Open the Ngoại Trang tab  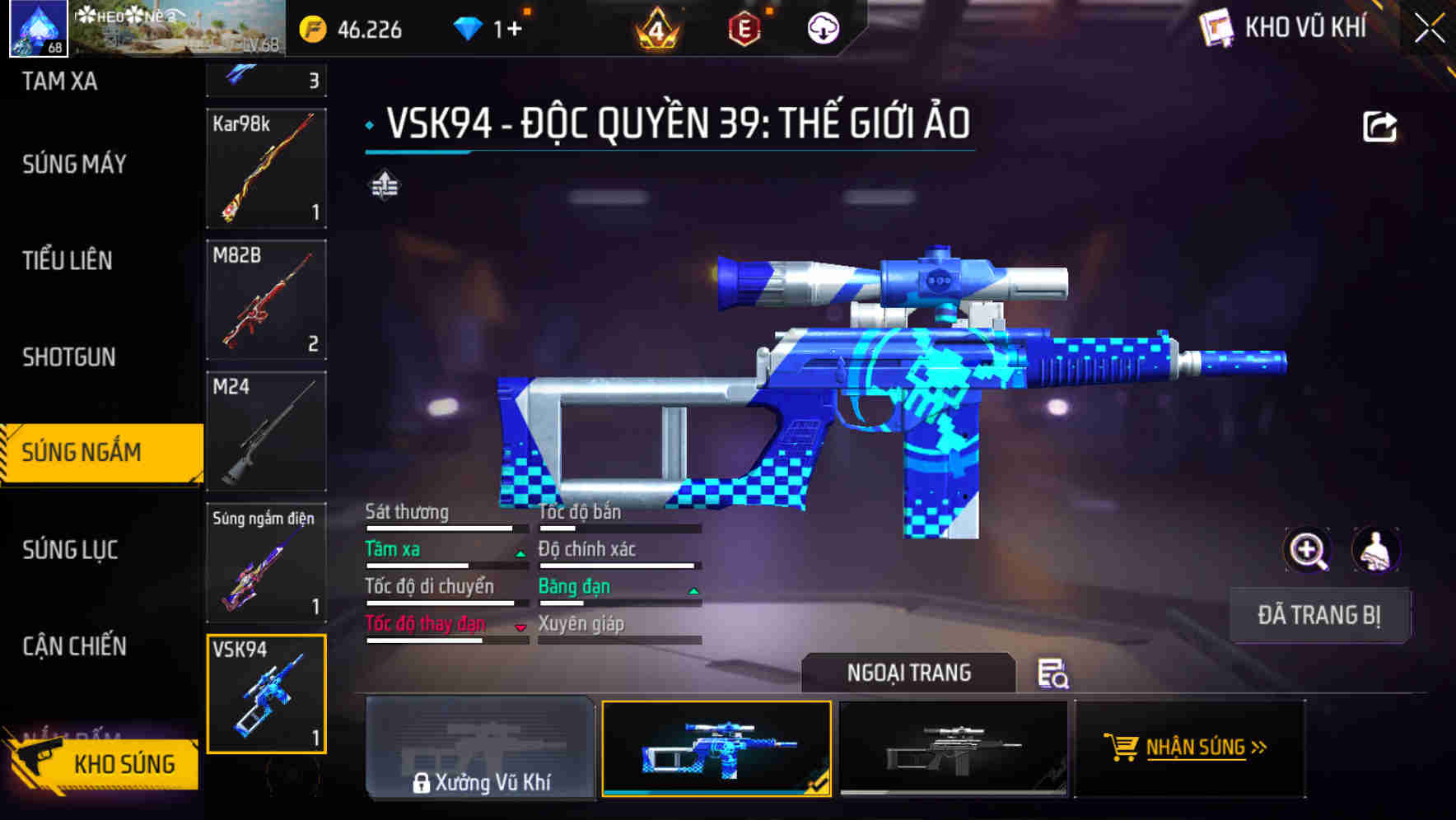pos(908,673)
